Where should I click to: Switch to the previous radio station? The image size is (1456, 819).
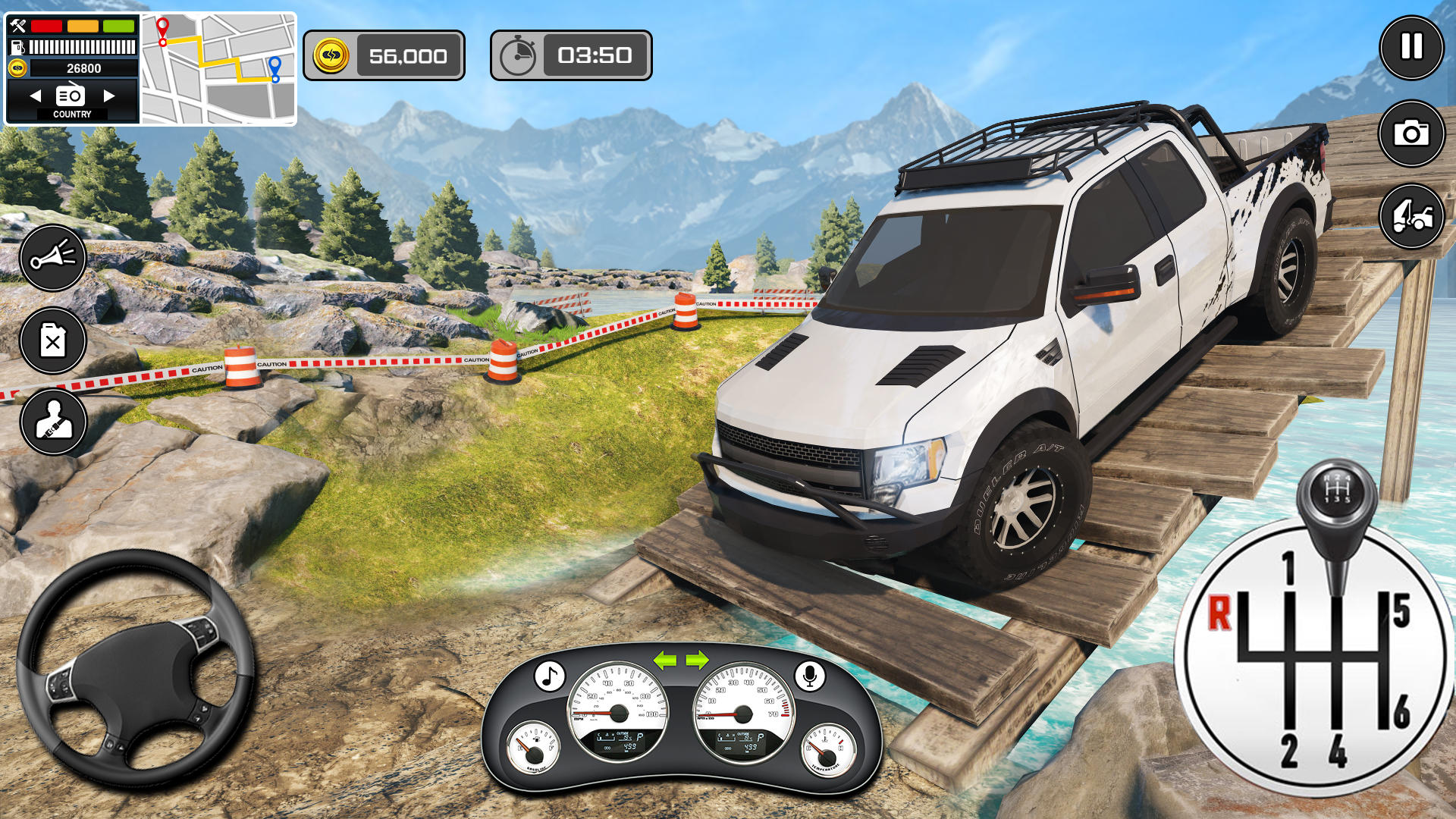pos(35,96)
